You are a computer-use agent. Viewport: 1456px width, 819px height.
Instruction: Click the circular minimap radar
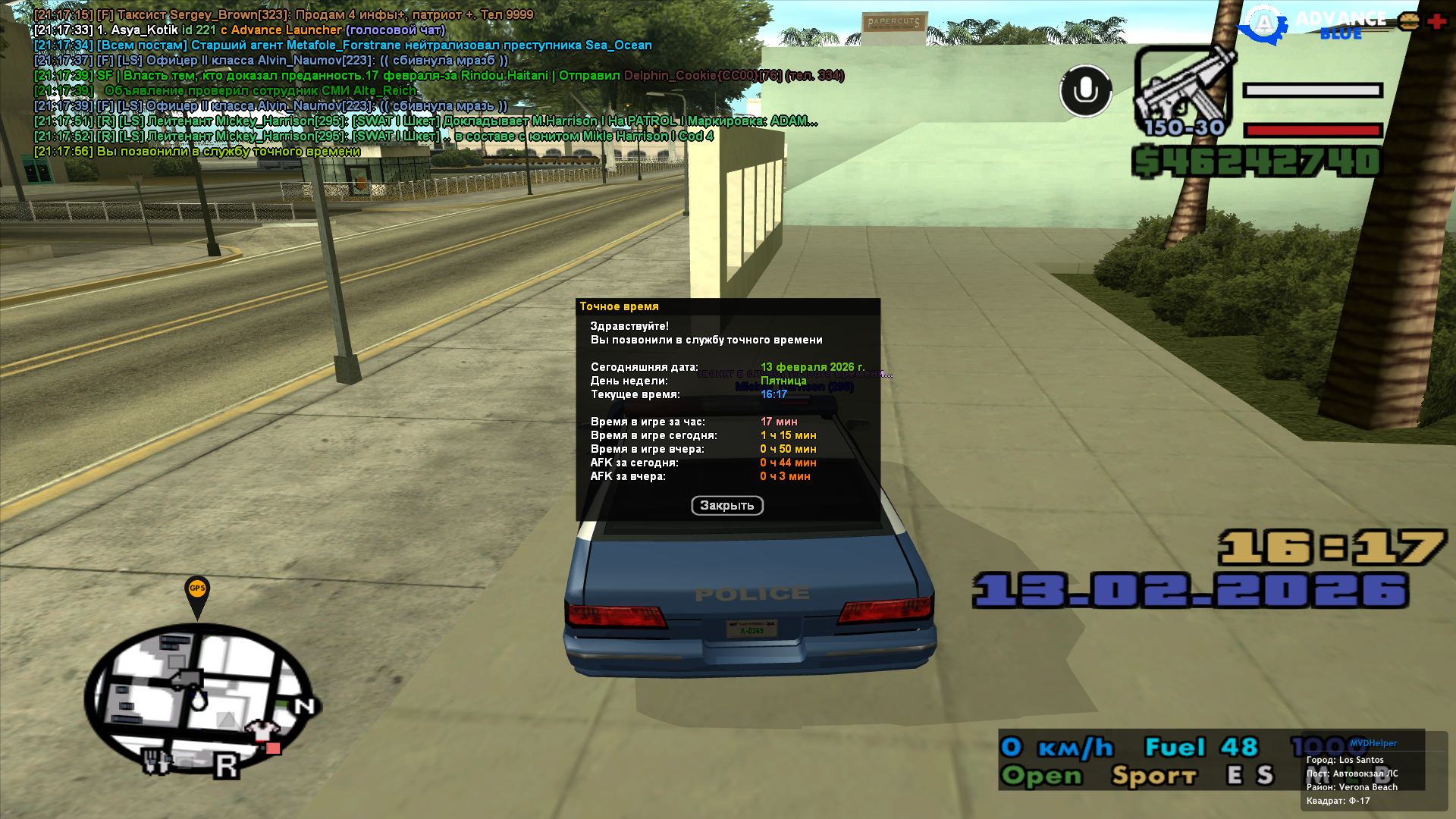[x=199, y=699]
